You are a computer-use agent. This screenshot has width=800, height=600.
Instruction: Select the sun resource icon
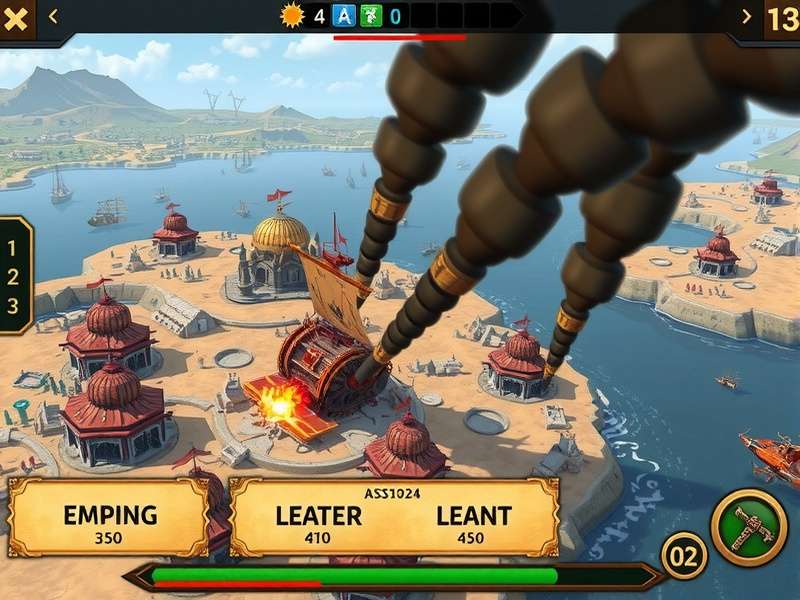(292, 15)
